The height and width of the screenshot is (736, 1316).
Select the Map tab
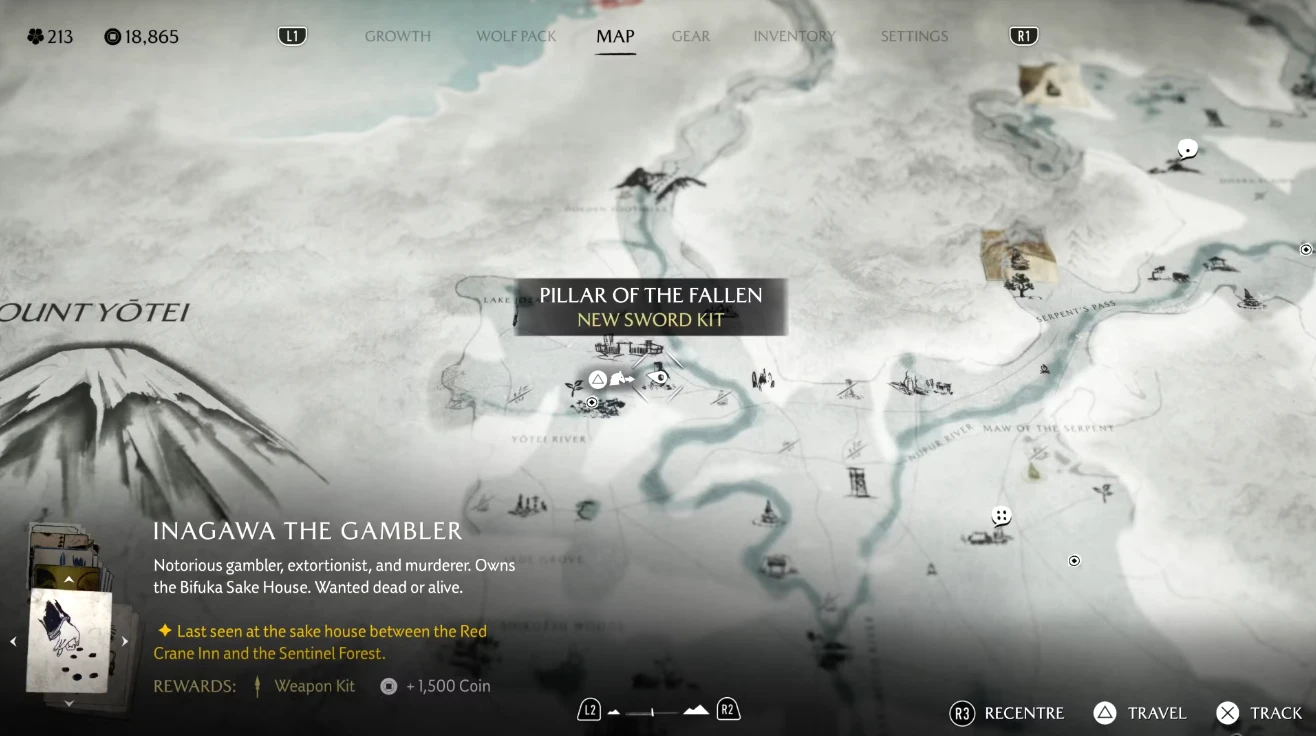pyautogui.click(x=615, y=36)
